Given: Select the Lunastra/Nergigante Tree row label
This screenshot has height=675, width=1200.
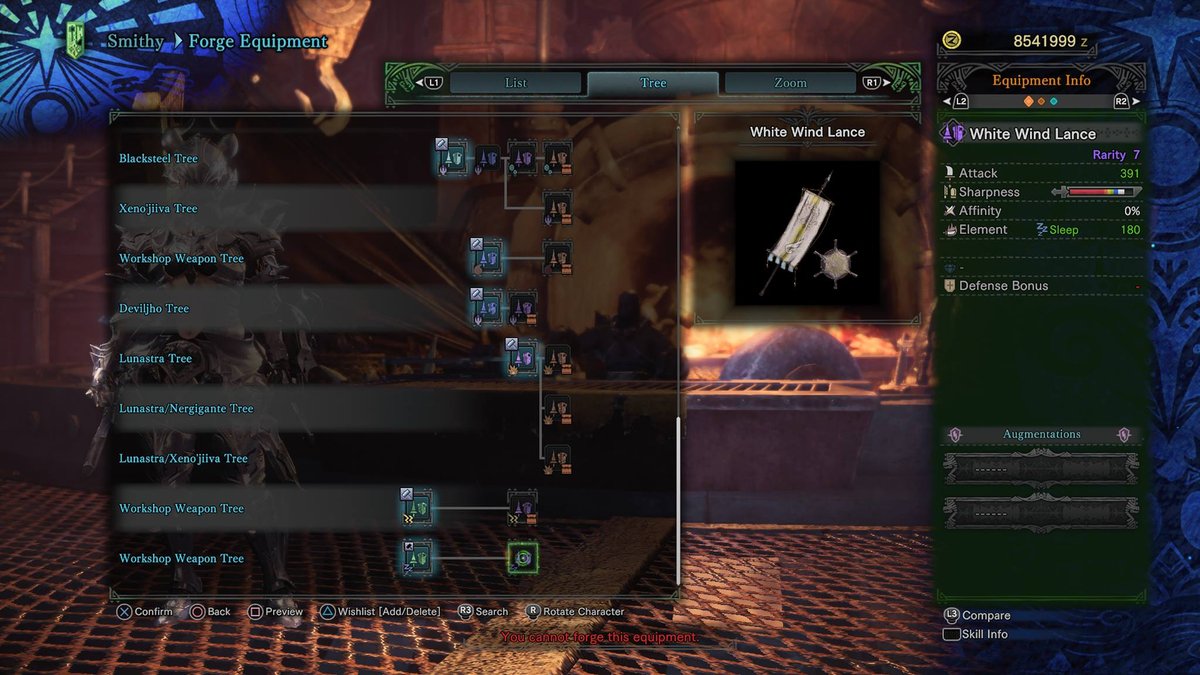Looking at the screenshot, I should coord(186,409).
